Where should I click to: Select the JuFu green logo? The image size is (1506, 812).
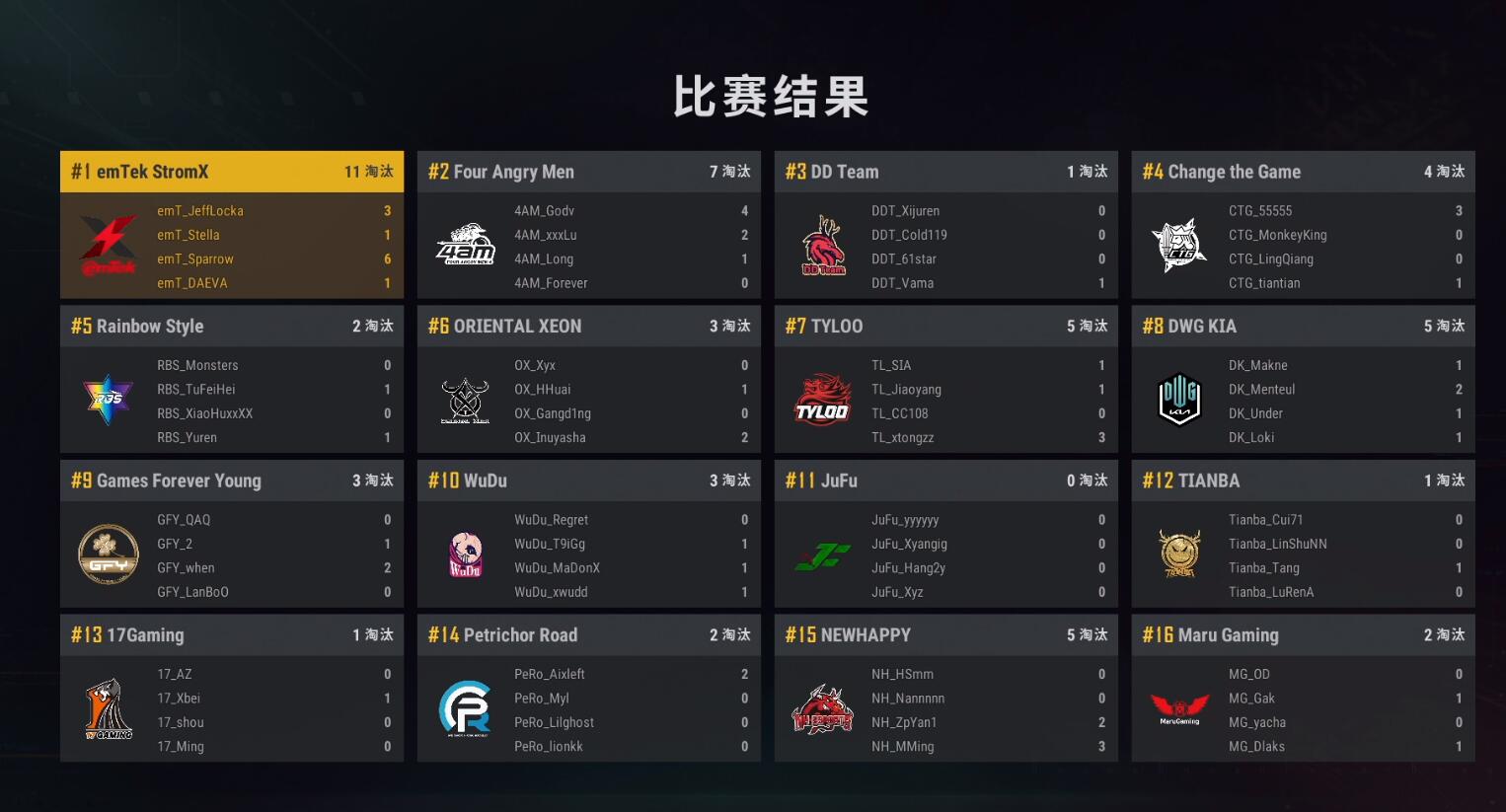[822, 554]
